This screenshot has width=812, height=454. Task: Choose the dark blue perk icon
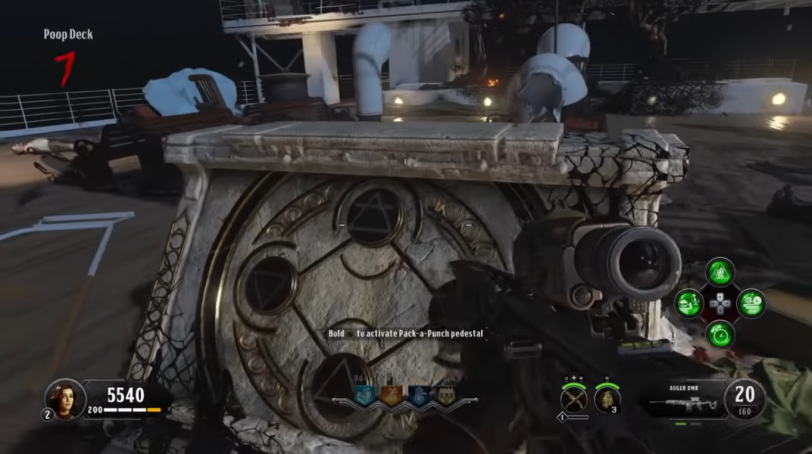pyautogui.click(x=418, y=396)
